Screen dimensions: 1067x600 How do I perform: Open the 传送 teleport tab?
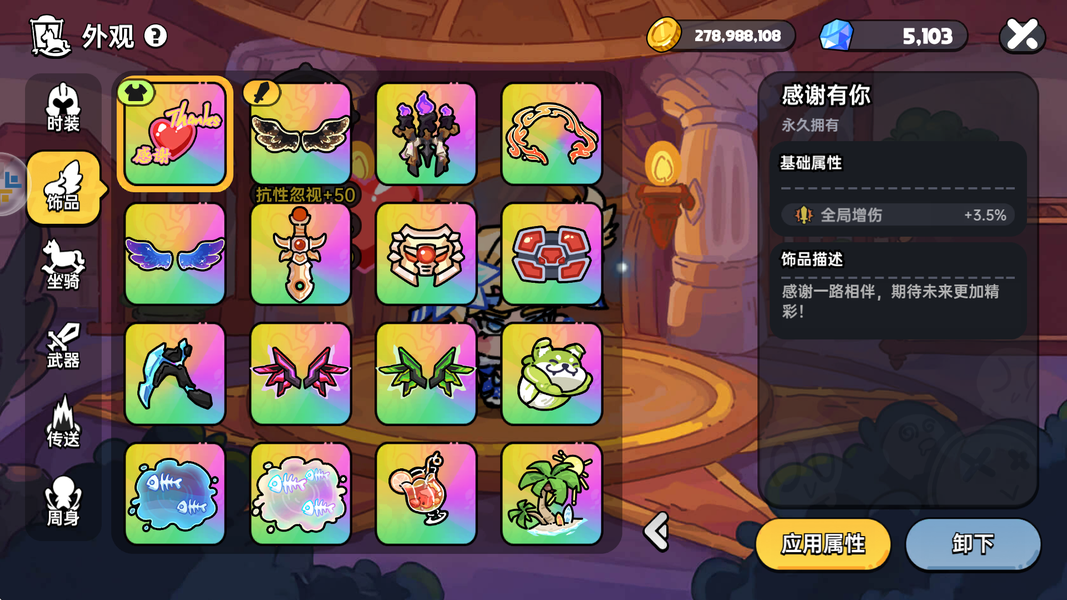pos(63,422)
